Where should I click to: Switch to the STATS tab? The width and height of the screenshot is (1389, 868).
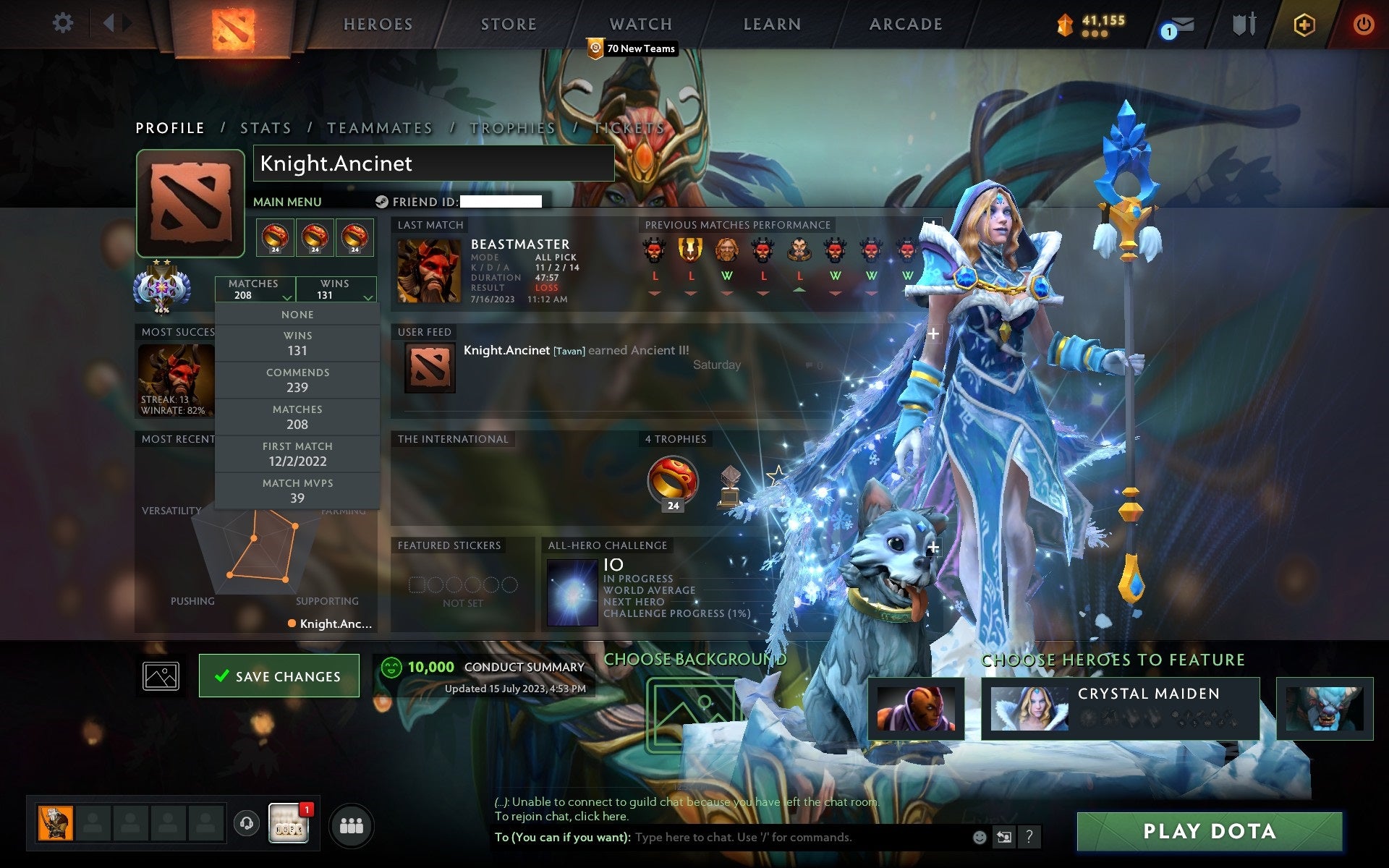pos(265,127)
